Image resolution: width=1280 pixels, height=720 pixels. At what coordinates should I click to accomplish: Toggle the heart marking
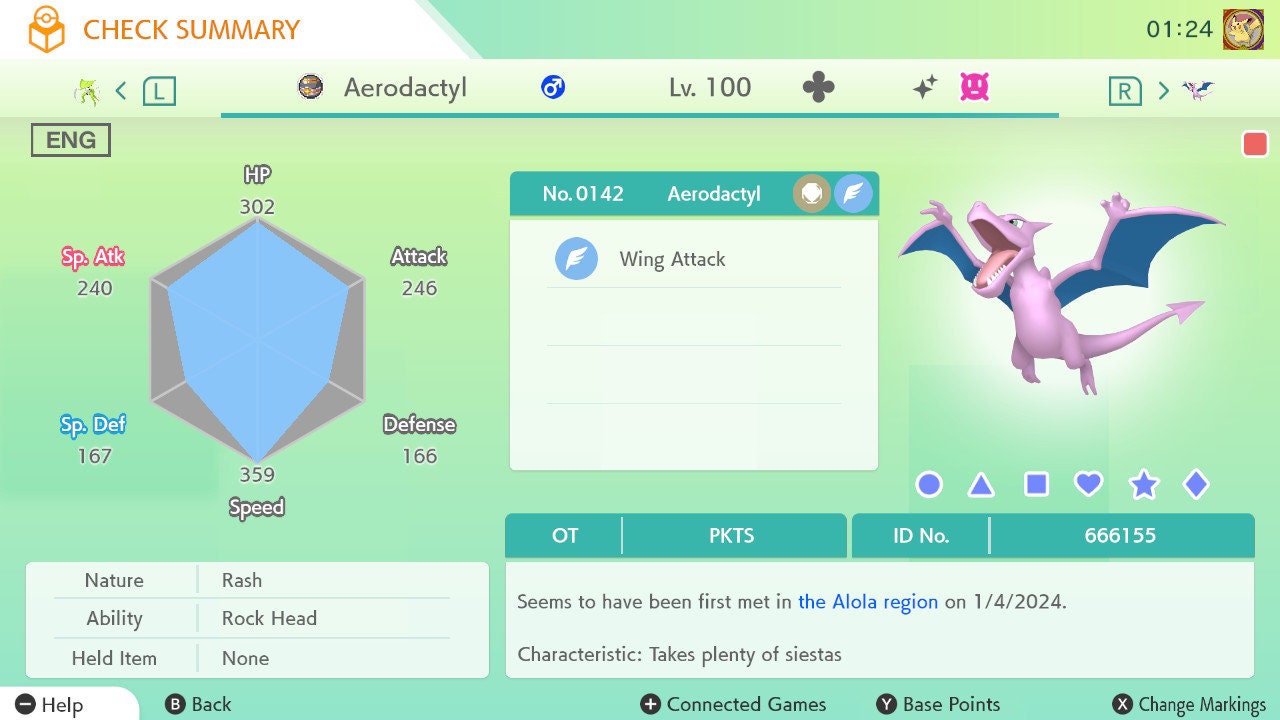(1089, 485)
